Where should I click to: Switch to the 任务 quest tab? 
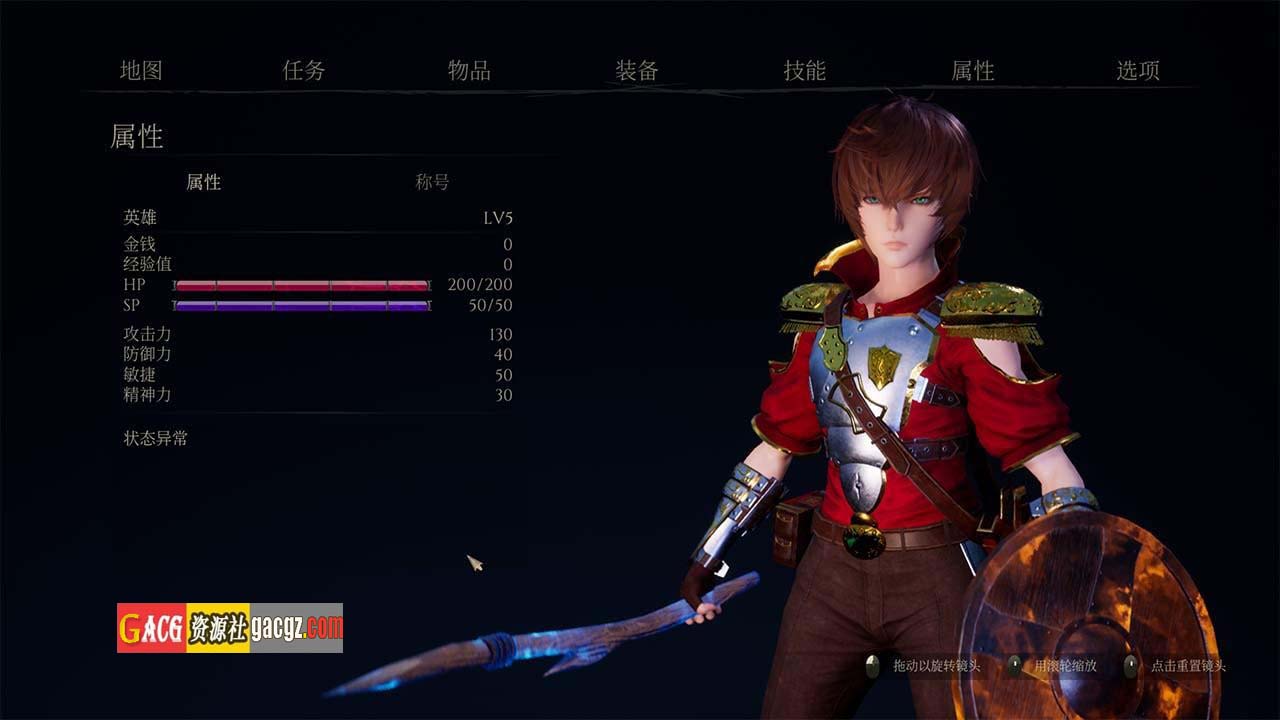(x=304, y=71)
